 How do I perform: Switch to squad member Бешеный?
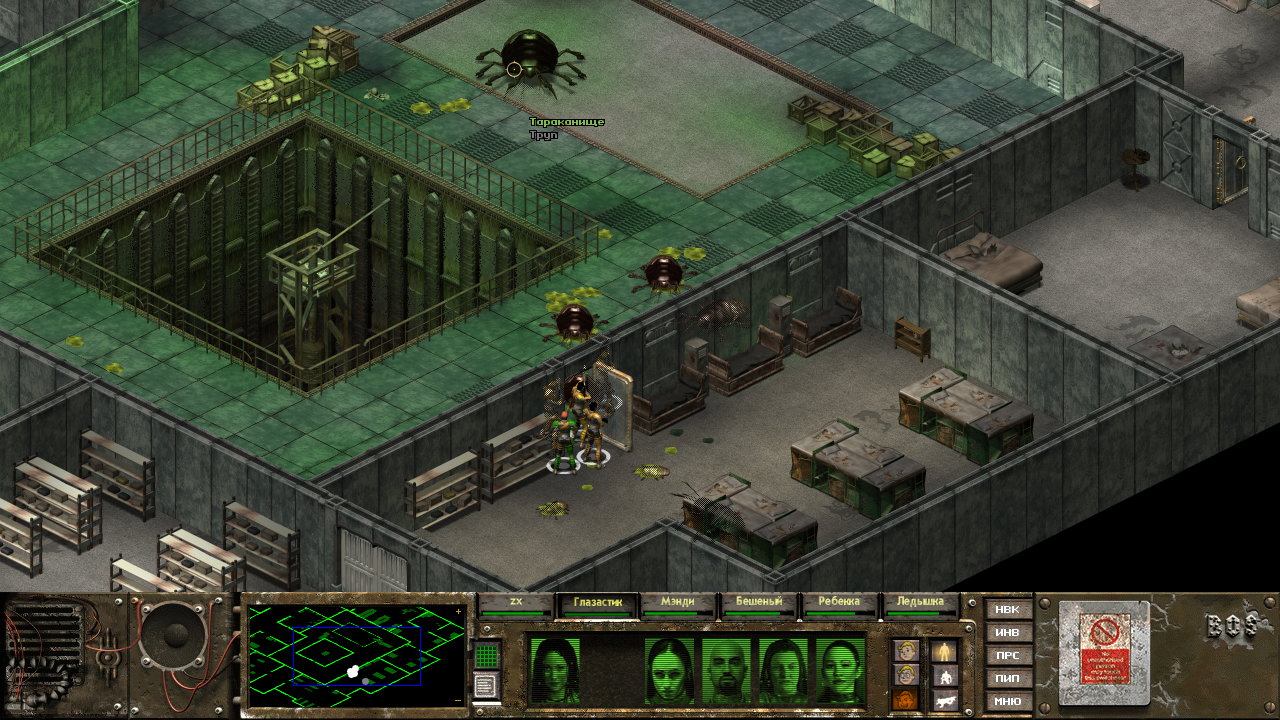[x=759, y=604]
